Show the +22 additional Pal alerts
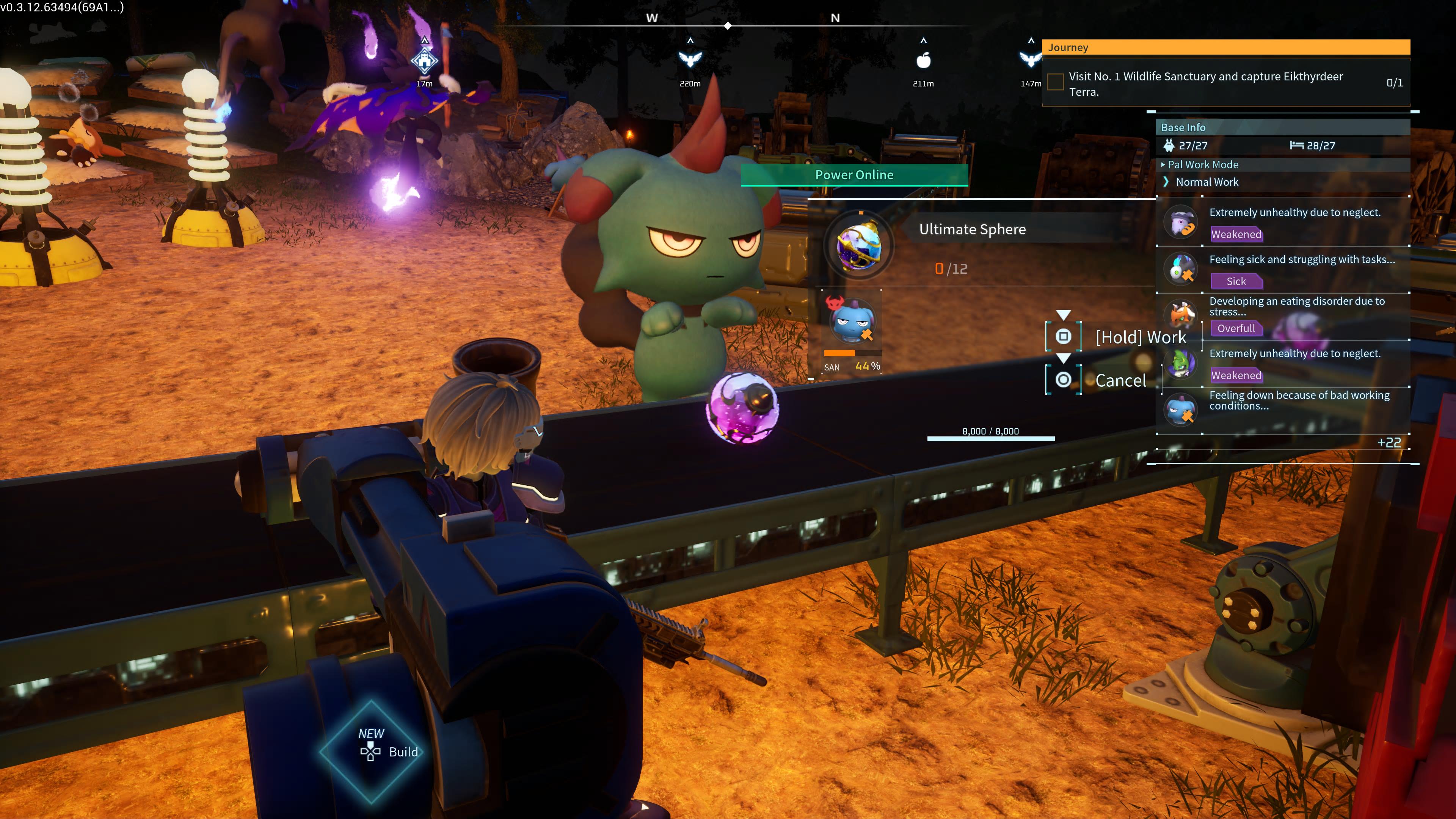Viewport: 1456px width, 819px height. coord(1388,442)
